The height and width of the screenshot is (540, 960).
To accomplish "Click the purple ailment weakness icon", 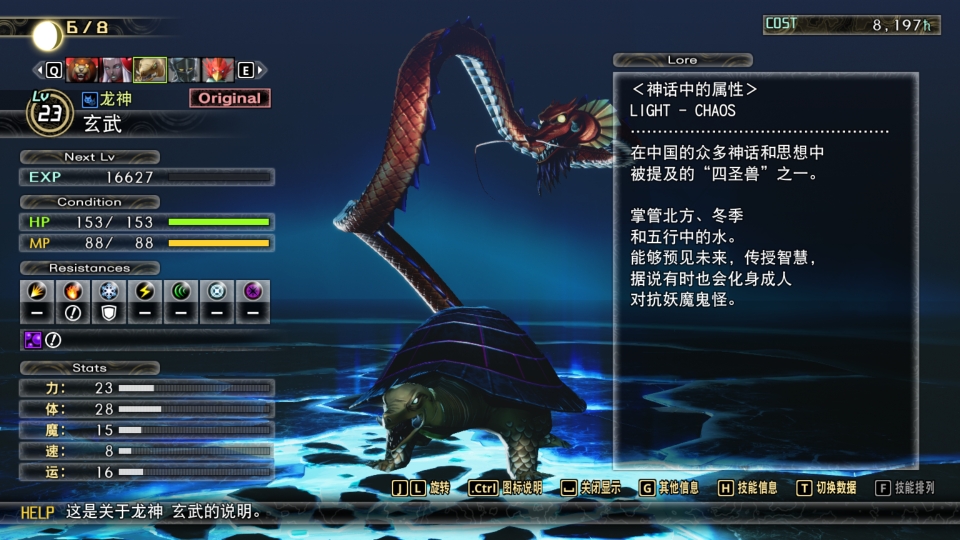I will click(32, 340).
